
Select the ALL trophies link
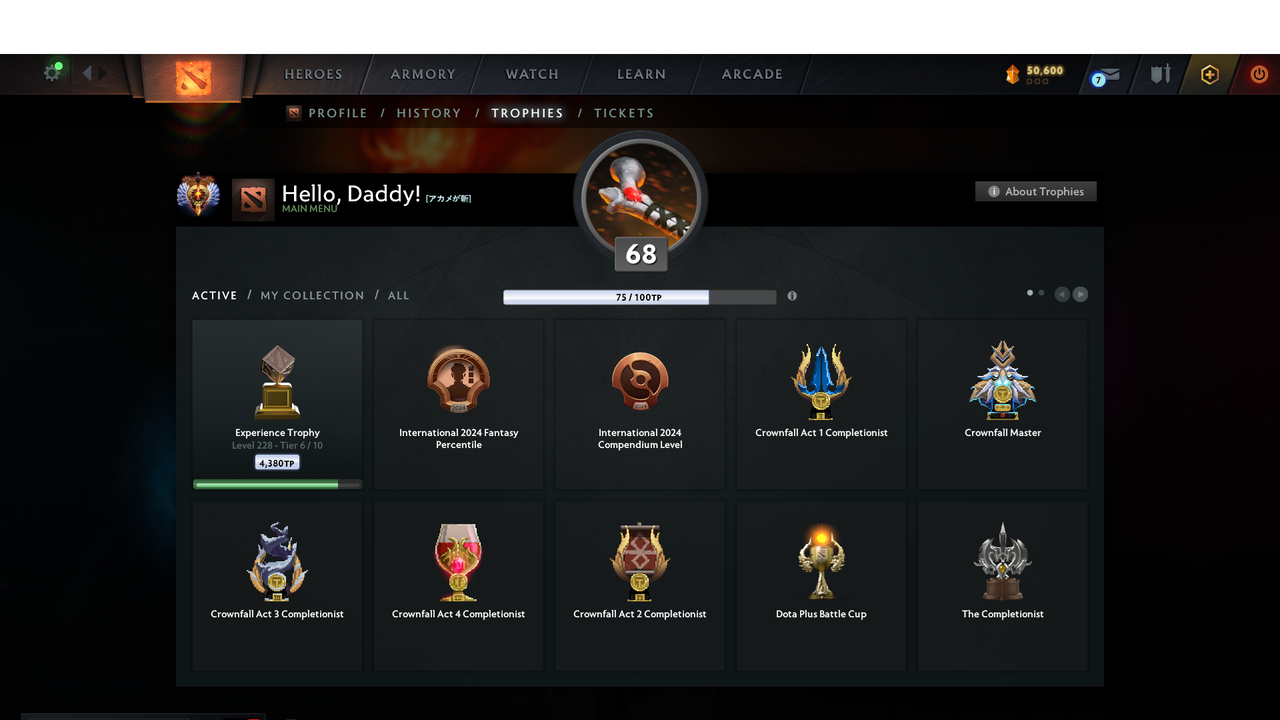[398, 295]
